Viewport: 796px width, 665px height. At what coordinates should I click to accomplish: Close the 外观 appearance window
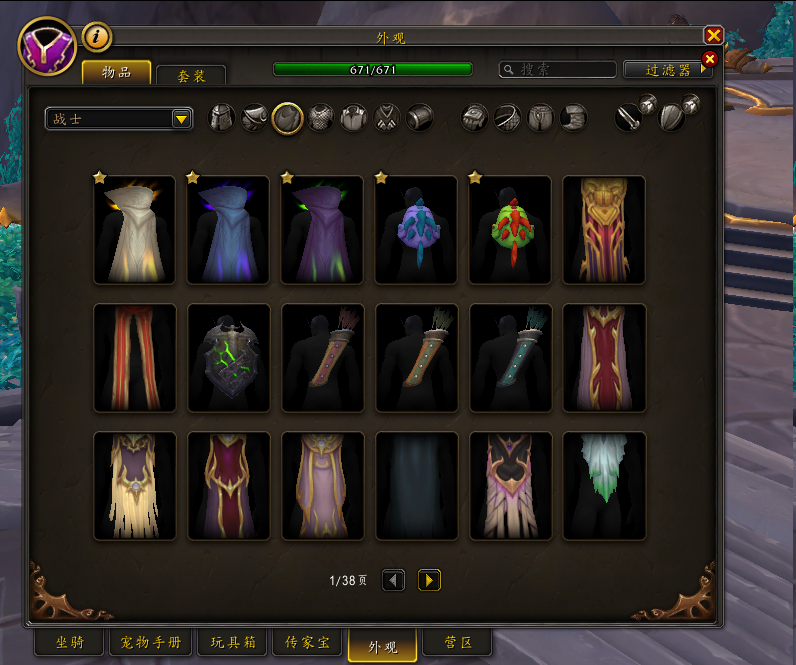[x=713, y=35]
